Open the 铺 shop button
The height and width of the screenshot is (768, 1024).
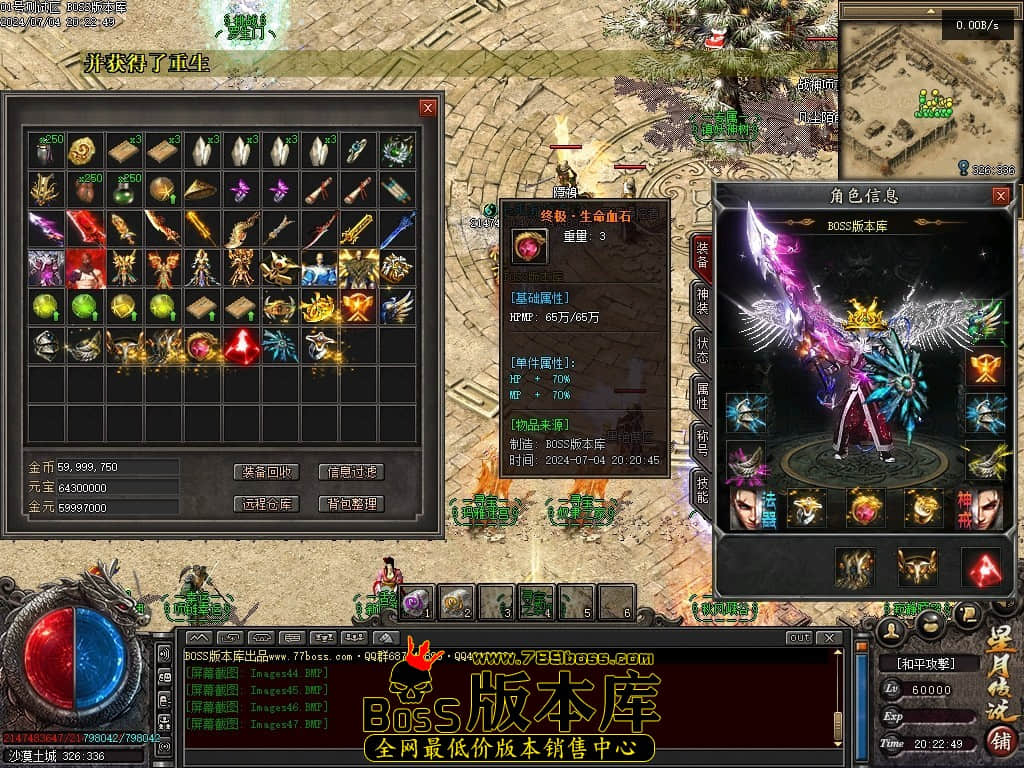point(999,741)
